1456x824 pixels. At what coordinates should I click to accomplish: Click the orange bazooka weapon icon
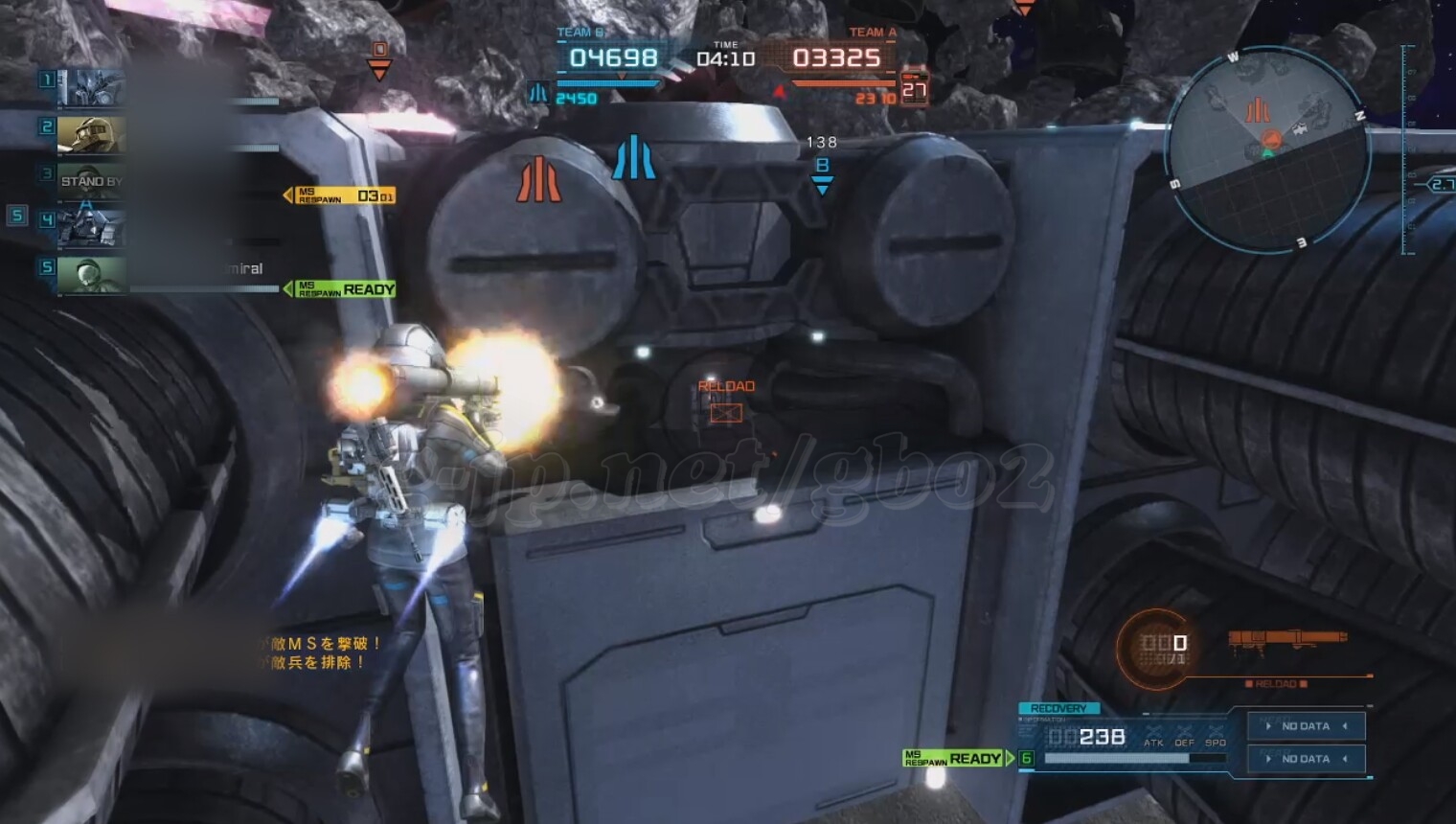coord(1286,640)
